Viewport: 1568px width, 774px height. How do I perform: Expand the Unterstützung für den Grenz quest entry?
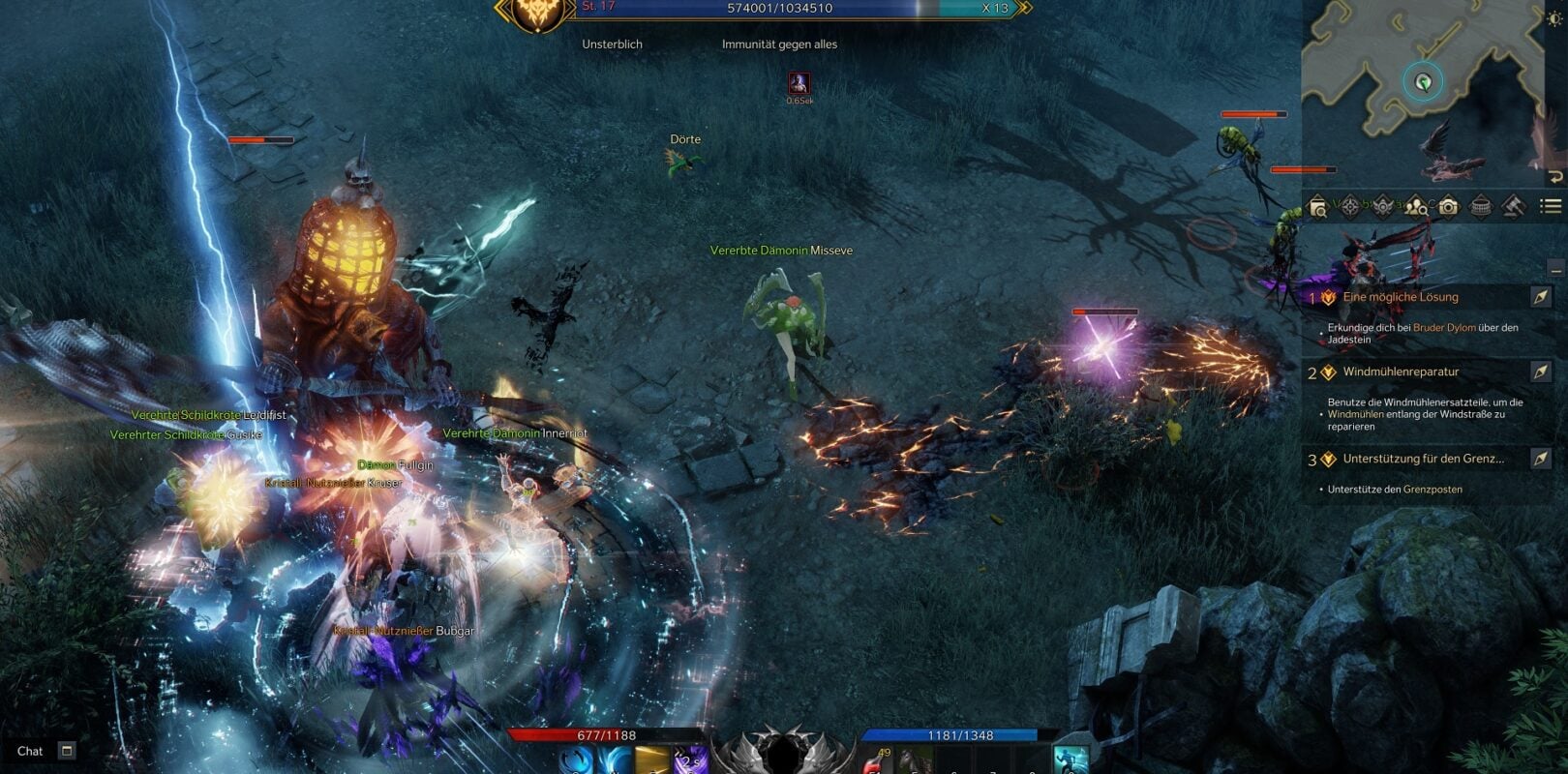1423,459
